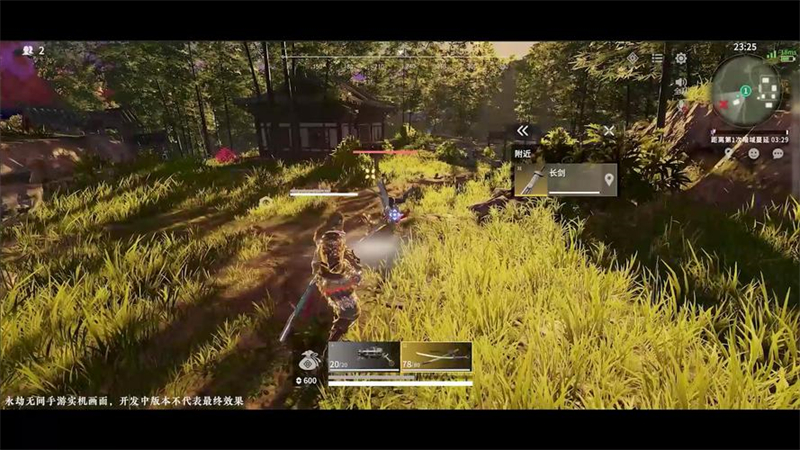Viewport: 800px width, 450px height.
Task: Tap the diamond marker icon
Action: (x=633, y=59)
